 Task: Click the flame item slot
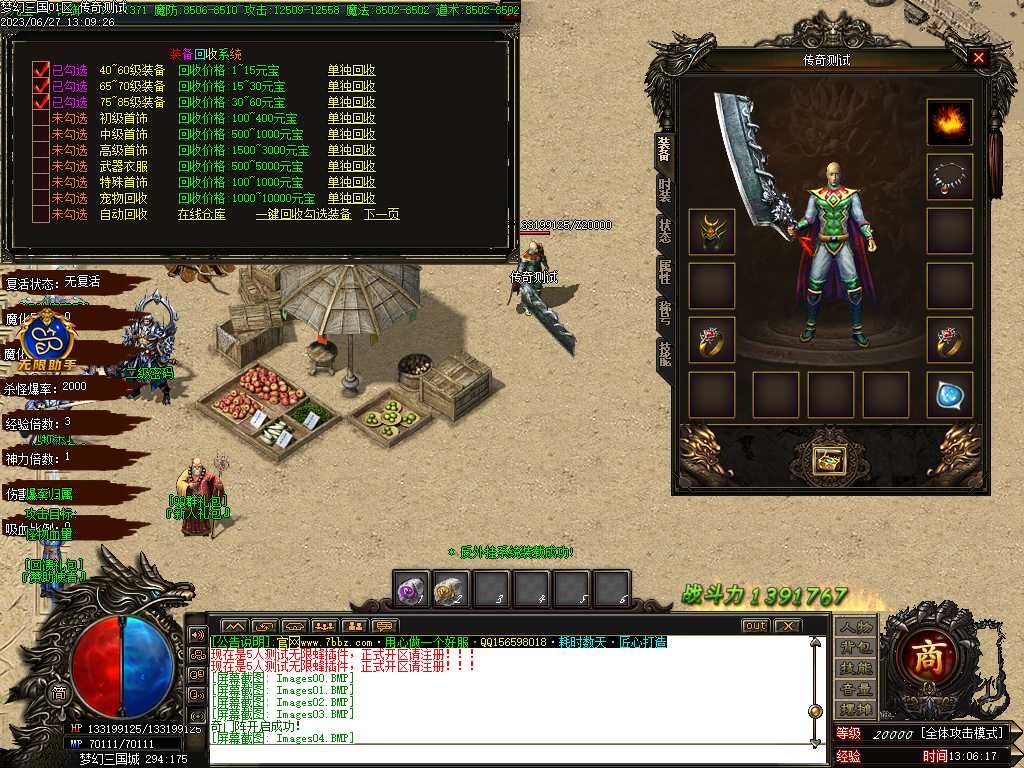[x=949, y=122]
